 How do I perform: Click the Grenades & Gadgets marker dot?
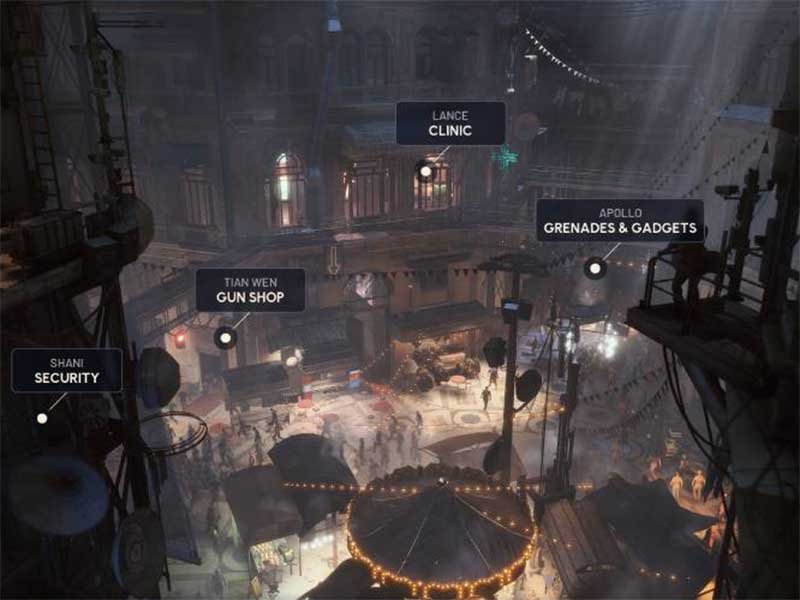595,268
